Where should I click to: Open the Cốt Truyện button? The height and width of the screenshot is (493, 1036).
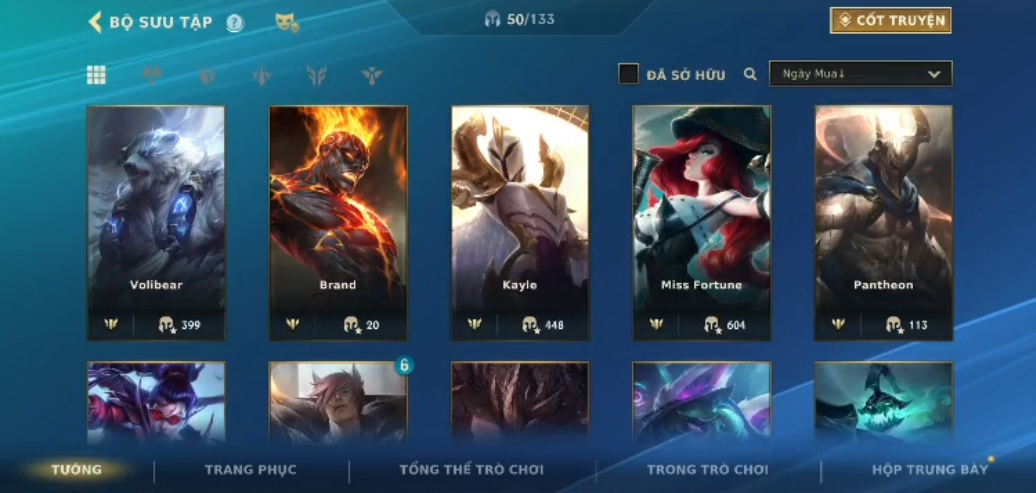[x=890, y=20]
